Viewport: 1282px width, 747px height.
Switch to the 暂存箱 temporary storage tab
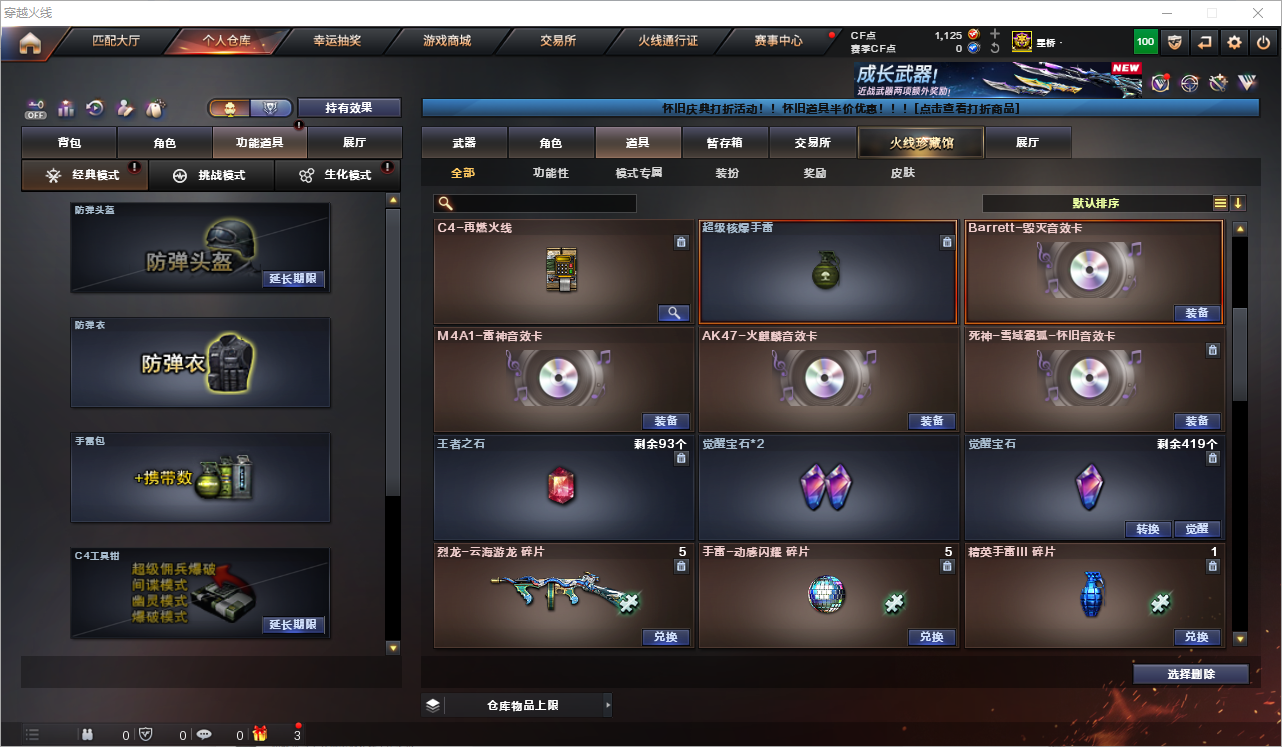tap(724, 143)
